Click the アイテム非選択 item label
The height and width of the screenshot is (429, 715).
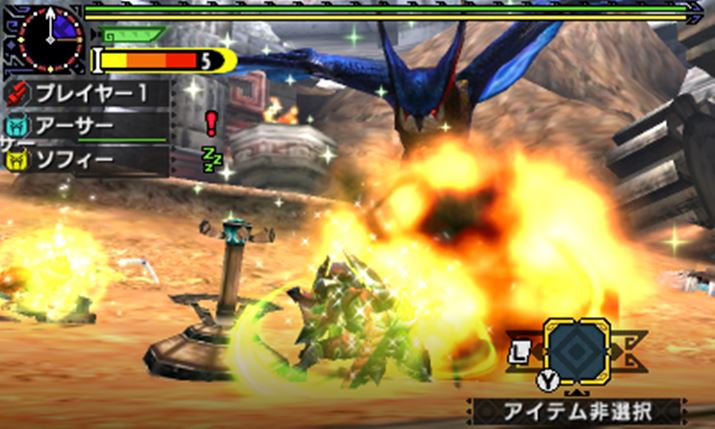tap(579, 410)
